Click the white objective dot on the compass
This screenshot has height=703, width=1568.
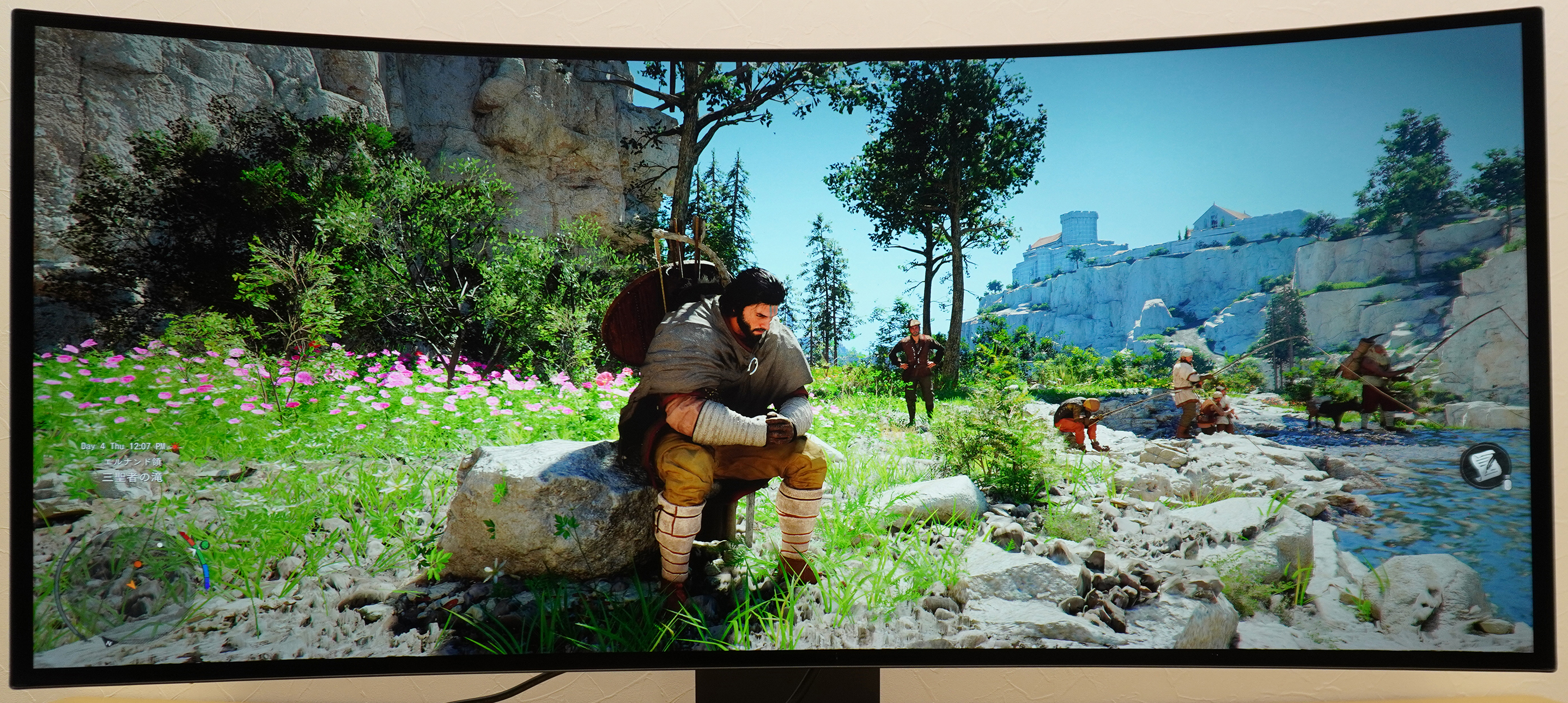[x=160, y=546]
